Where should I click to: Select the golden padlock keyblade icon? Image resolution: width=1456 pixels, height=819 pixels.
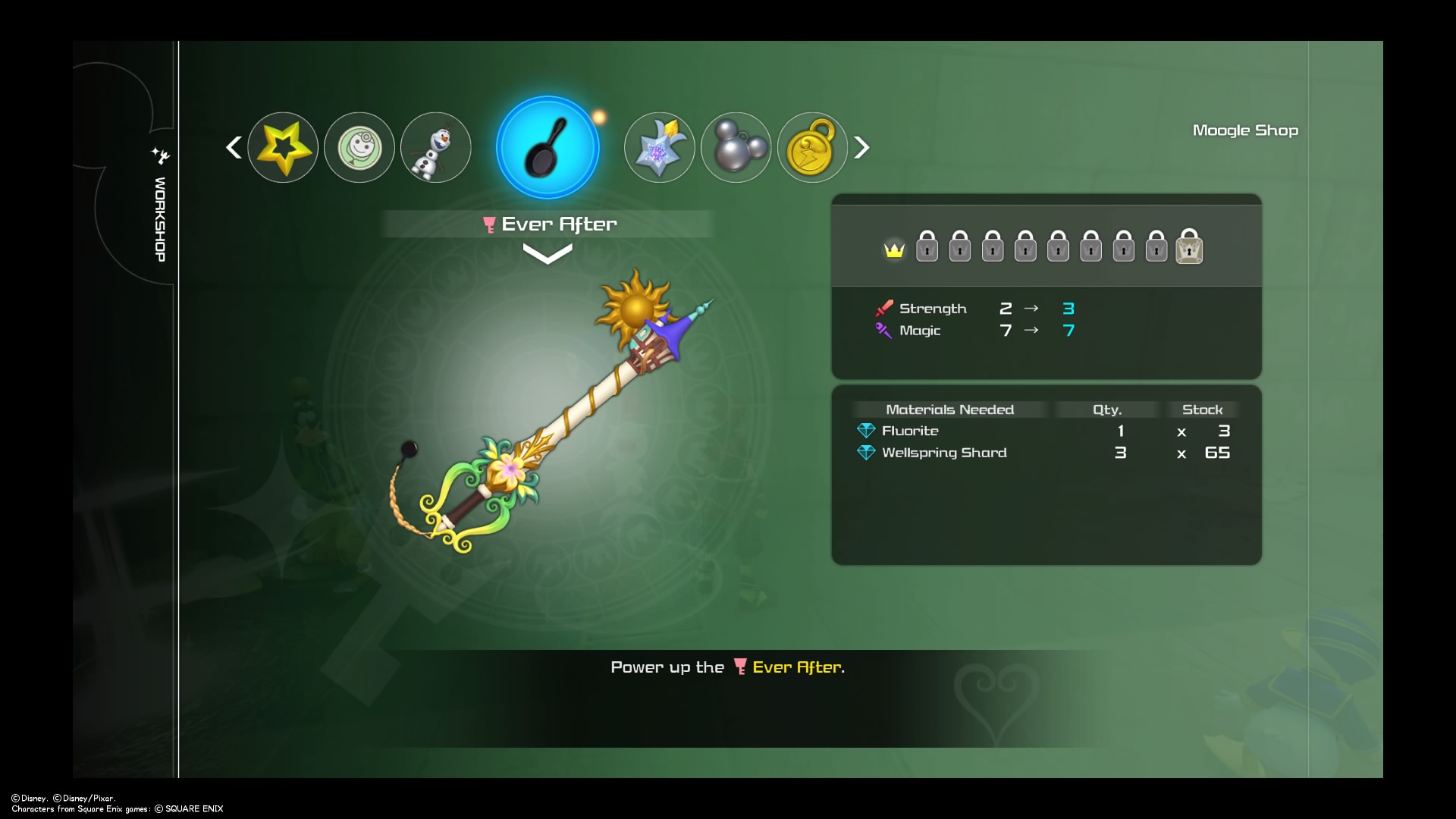click(x=811, y=147)
